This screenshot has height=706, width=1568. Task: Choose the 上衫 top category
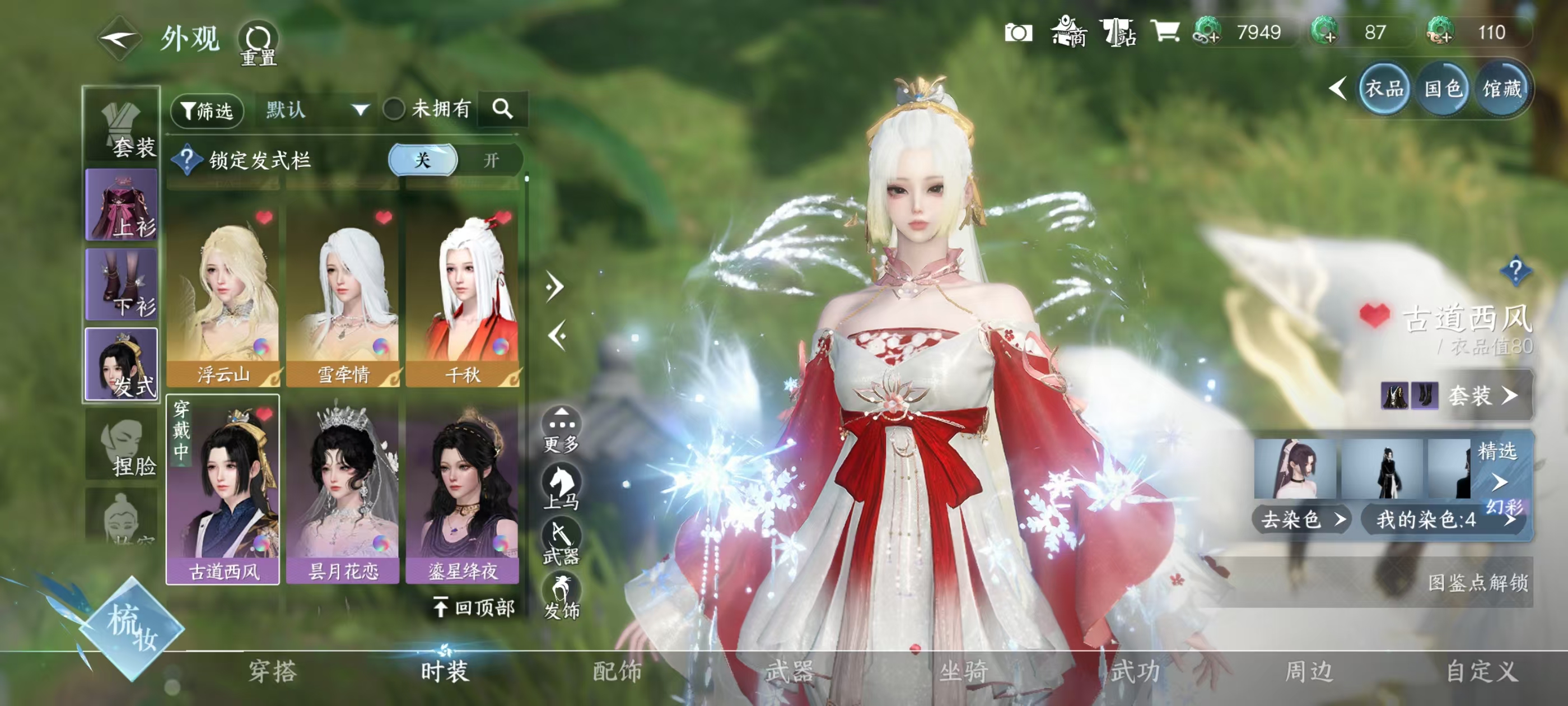pos(122,205)
